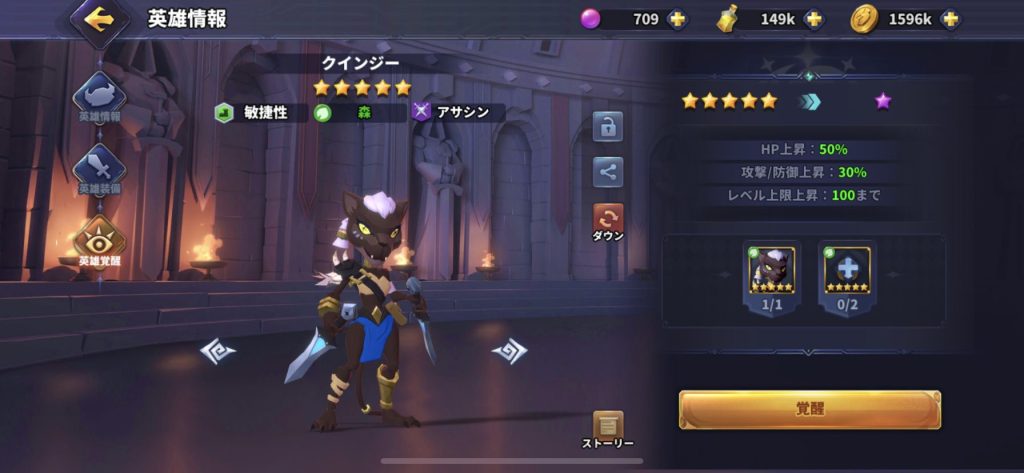Add more gold coins with plus button
The height and width of the screenshot is (473, 1024).
pos(949,19)
